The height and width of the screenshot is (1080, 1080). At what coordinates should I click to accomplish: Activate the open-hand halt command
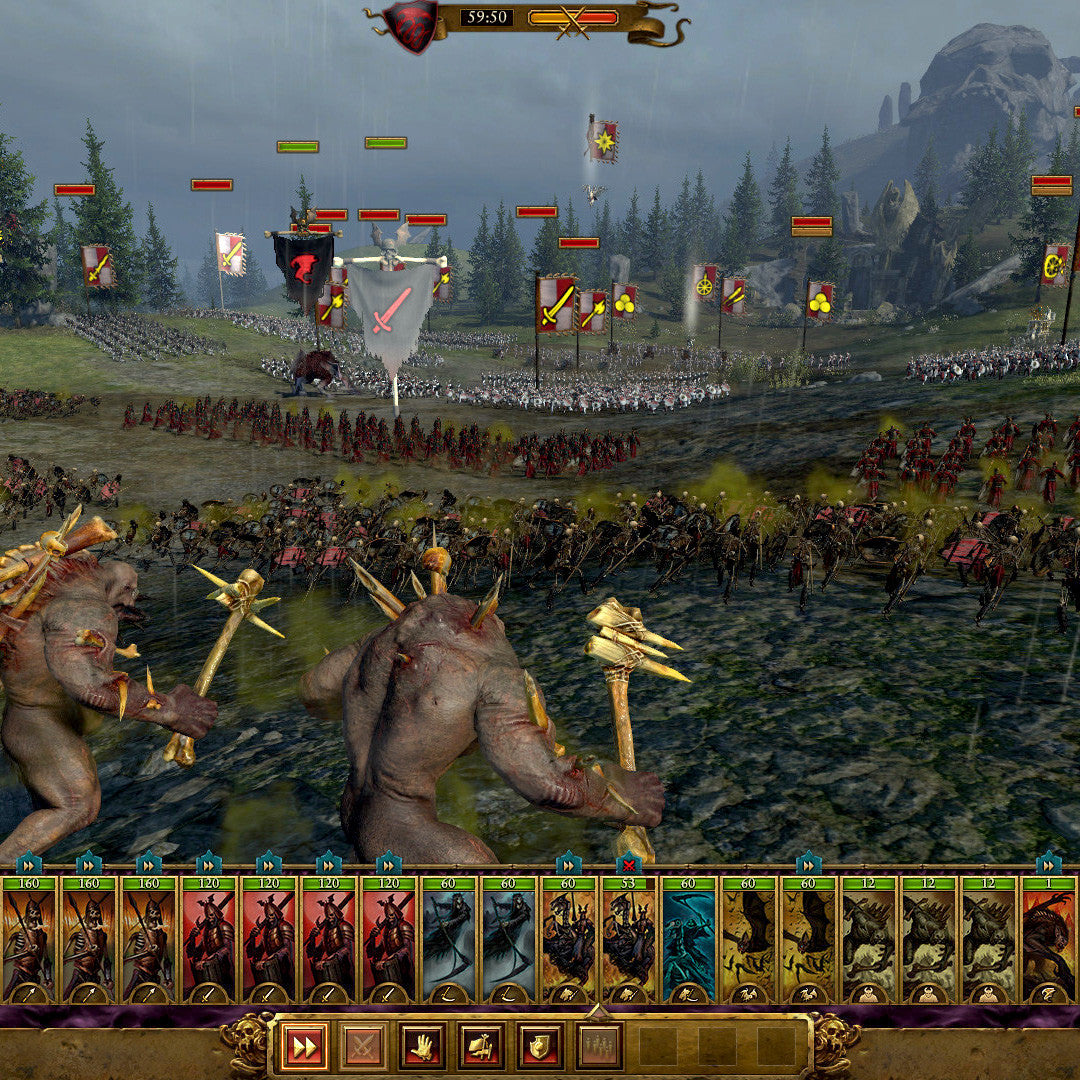coord(422,1046)
